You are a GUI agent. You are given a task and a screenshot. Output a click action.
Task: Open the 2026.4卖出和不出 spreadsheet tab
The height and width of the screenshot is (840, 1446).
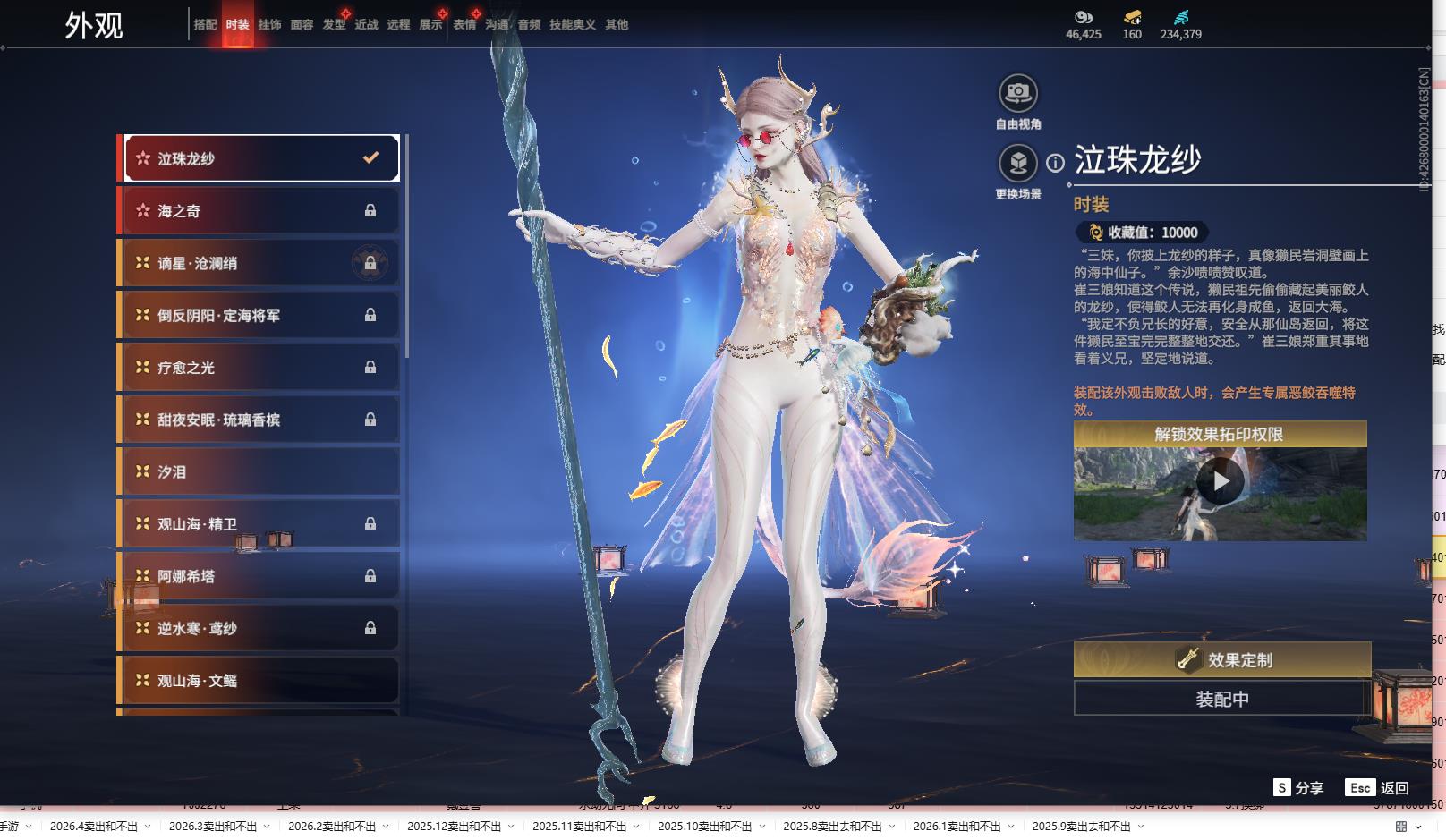click(x=94, y=827)
